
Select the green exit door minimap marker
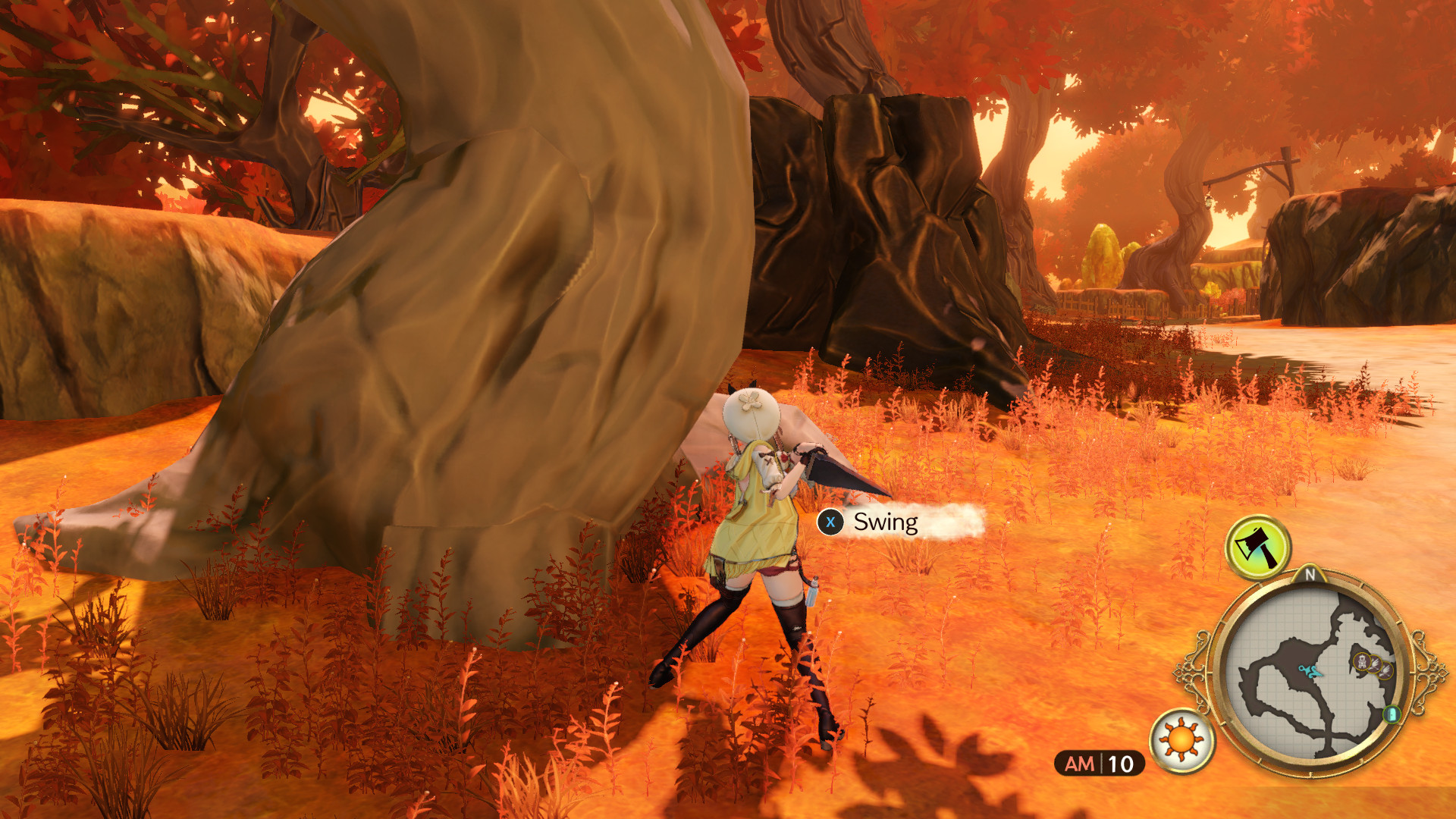1391,716
